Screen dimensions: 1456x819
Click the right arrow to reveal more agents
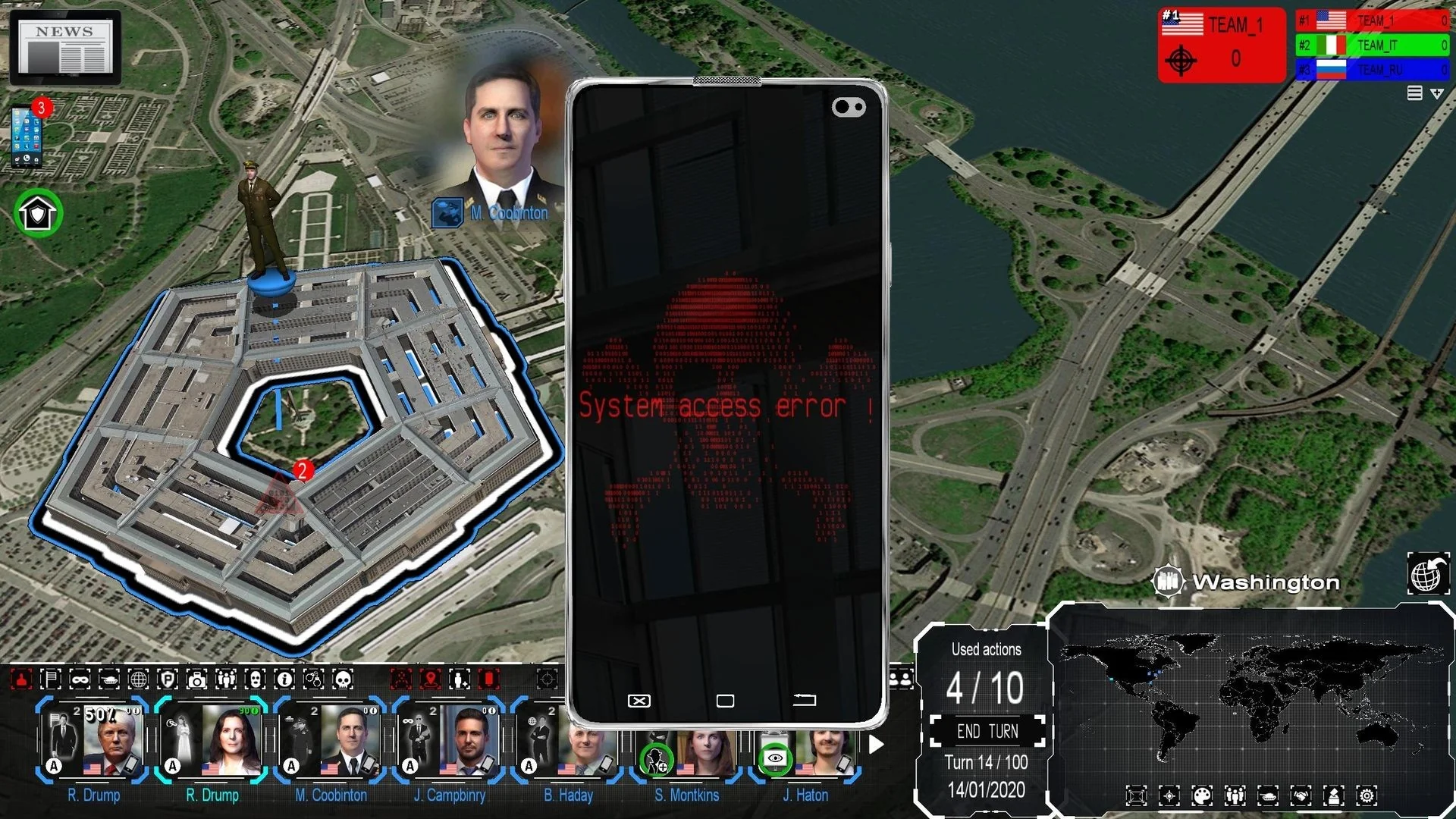pos(877,745)
